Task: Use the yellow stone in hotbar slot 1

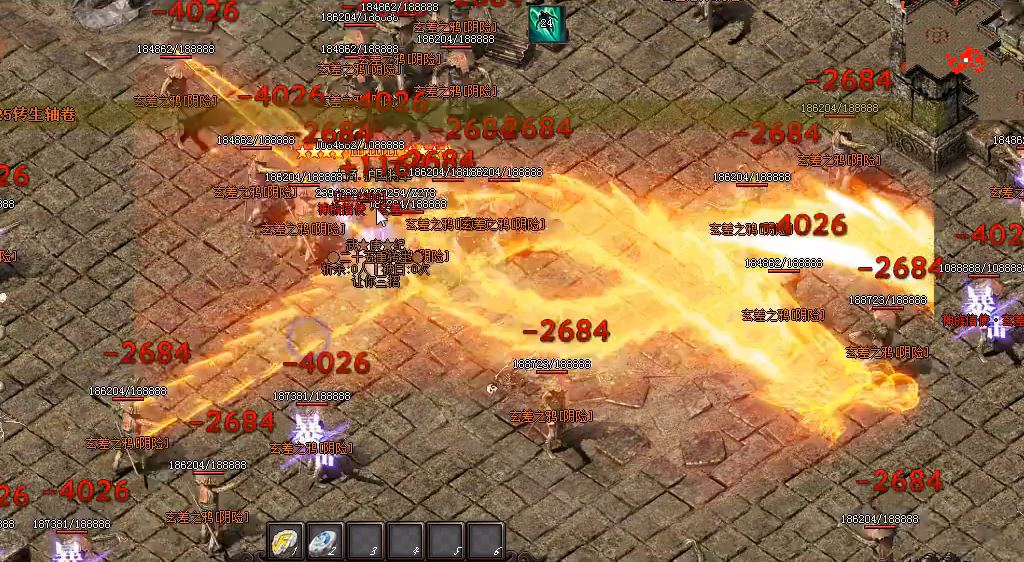Action: (x=286, y=541)
